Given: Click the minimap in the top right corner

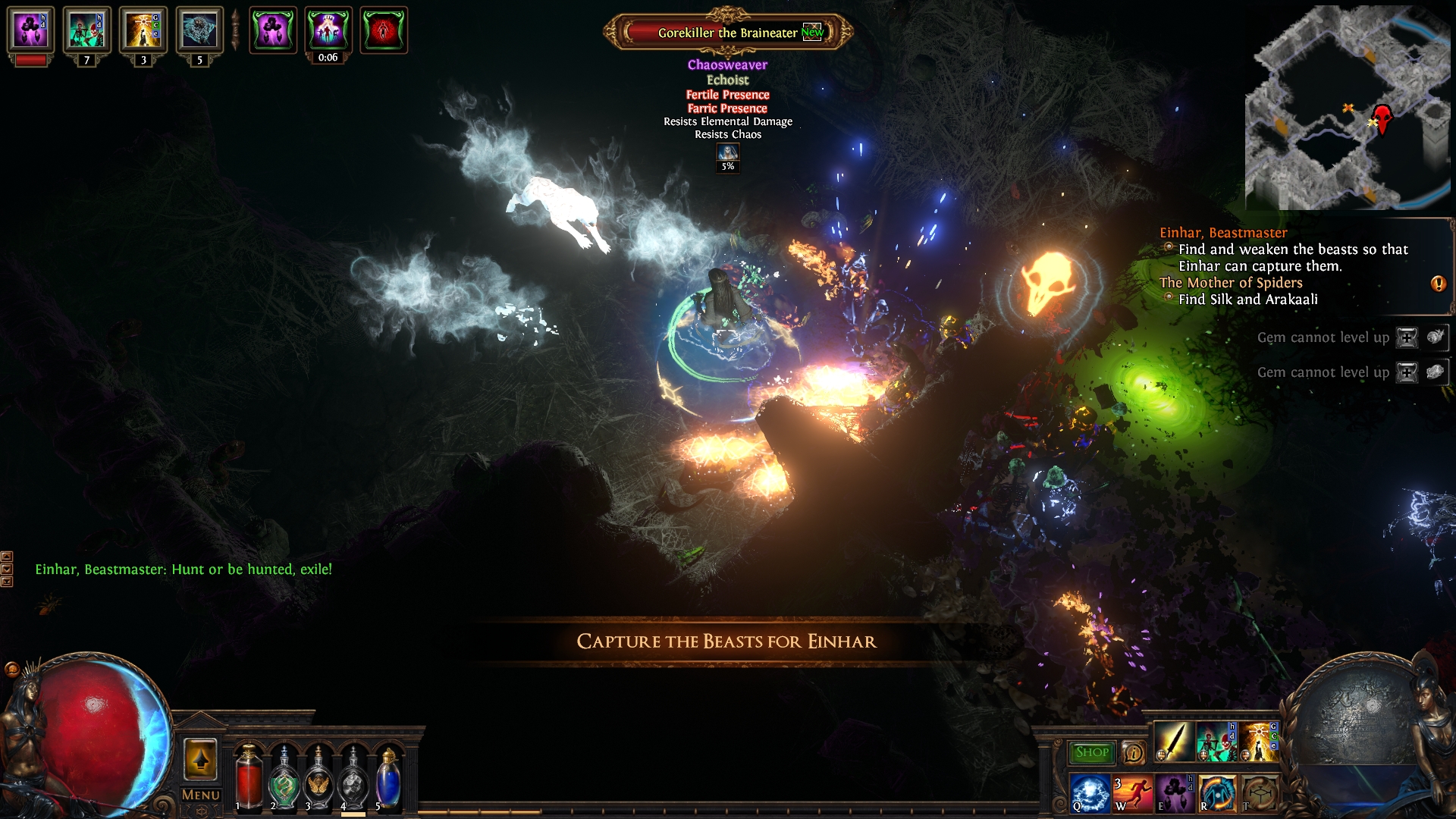Looking at the screenshot, I should tap(1357, 106).
